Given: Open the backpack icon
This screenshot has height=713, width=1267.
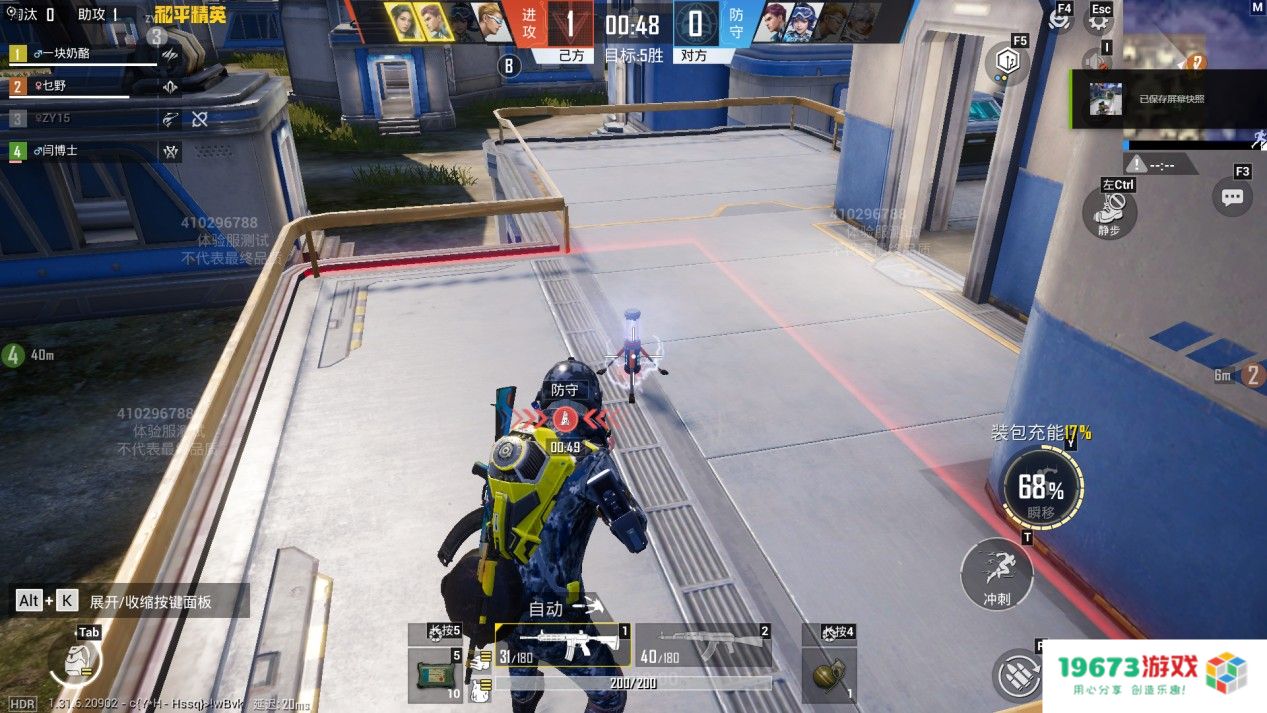Looking at the screenshot, I should 74,658.
